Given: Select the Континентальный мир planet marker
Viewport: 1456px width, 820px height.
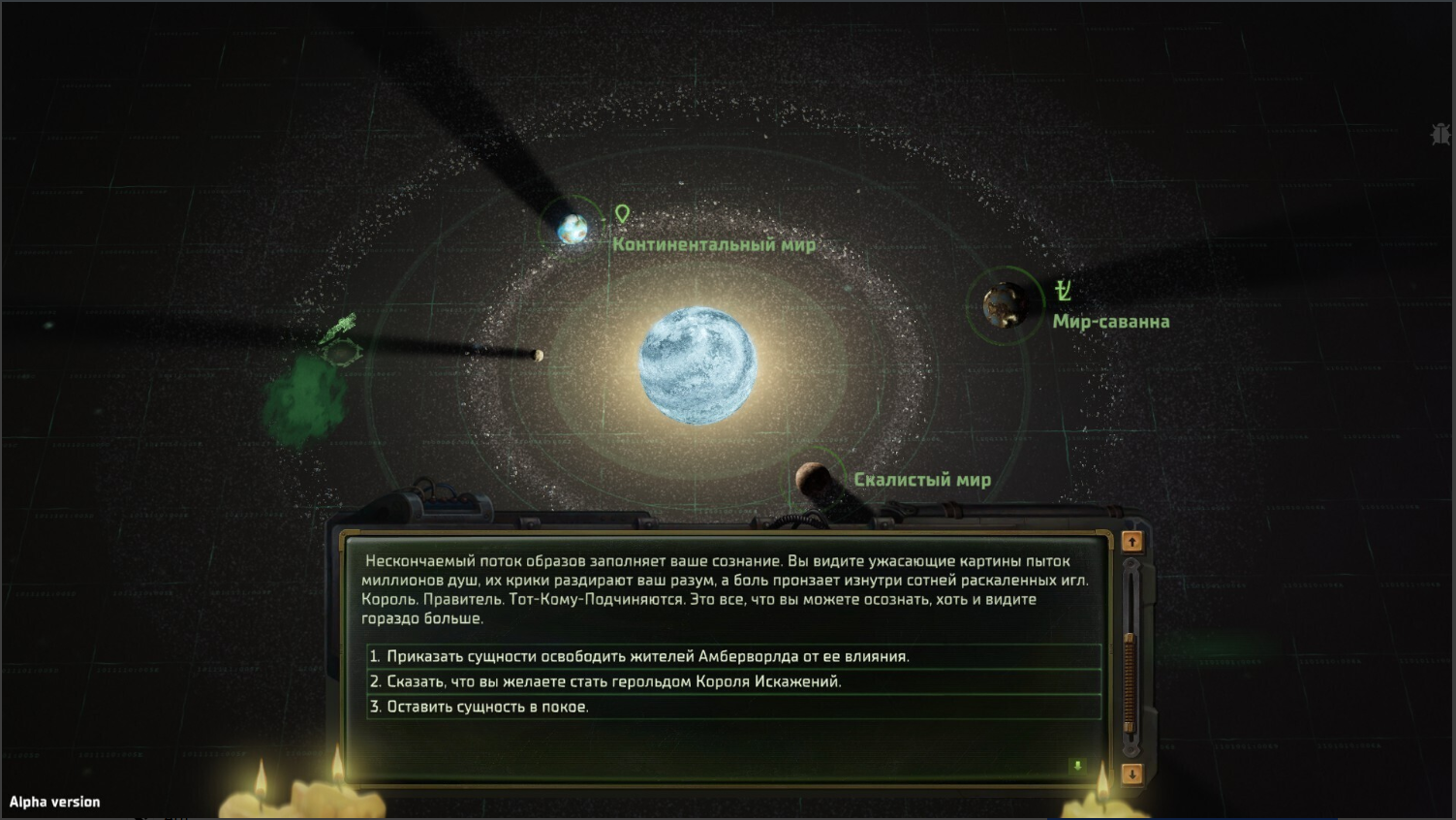Looking at the screenshot, I should point(573,229).
